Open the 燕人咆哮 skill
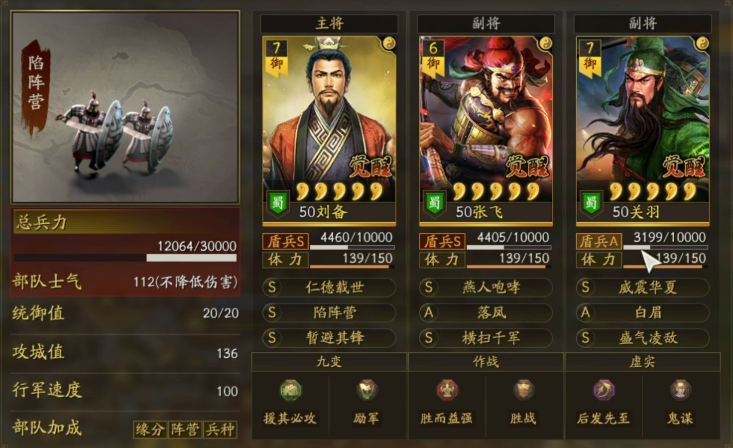 486,287
